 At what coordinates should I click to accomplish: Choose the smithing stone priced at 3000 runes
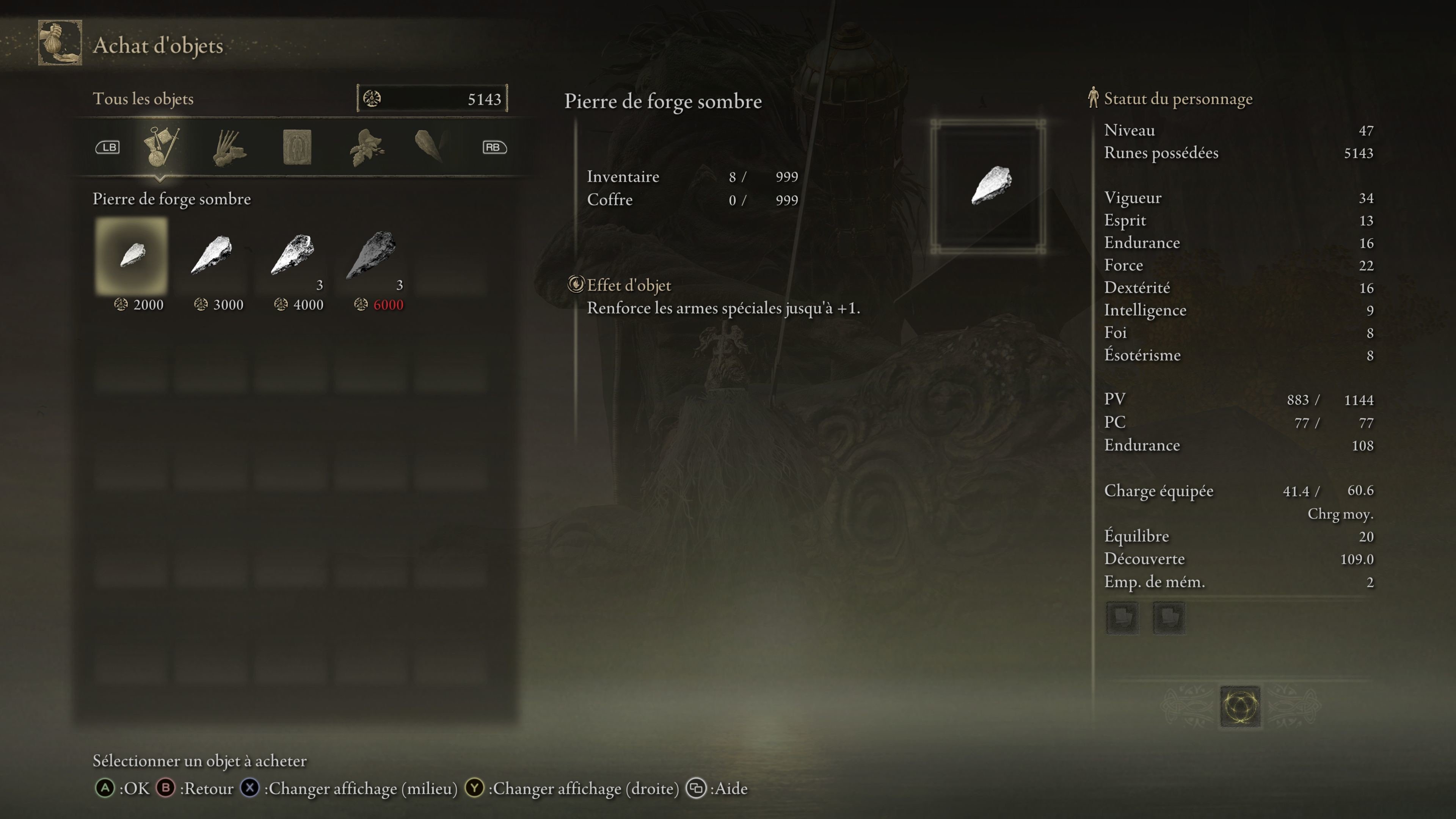click(212, 256)
